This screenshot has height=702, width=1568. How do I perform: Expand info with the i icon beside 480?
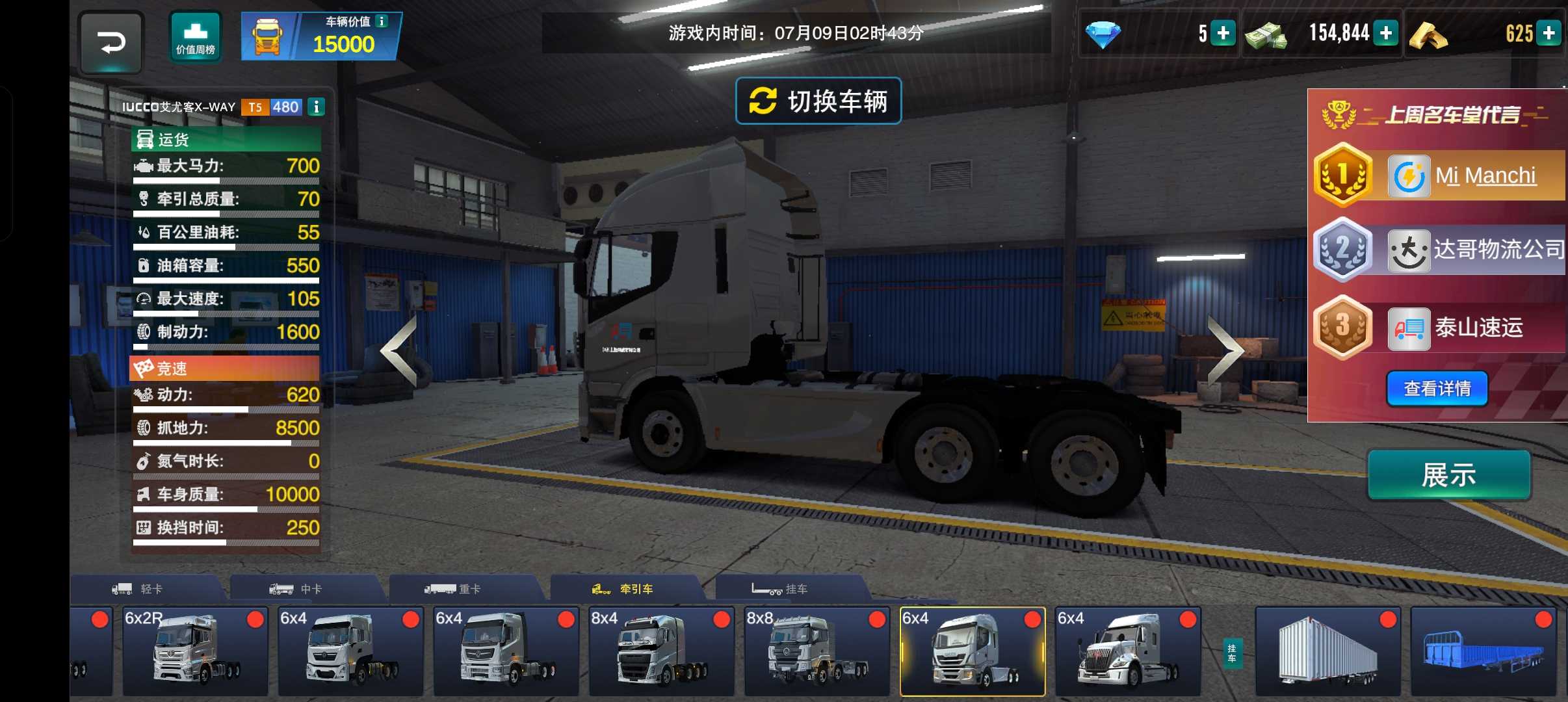tap(317, 107)
